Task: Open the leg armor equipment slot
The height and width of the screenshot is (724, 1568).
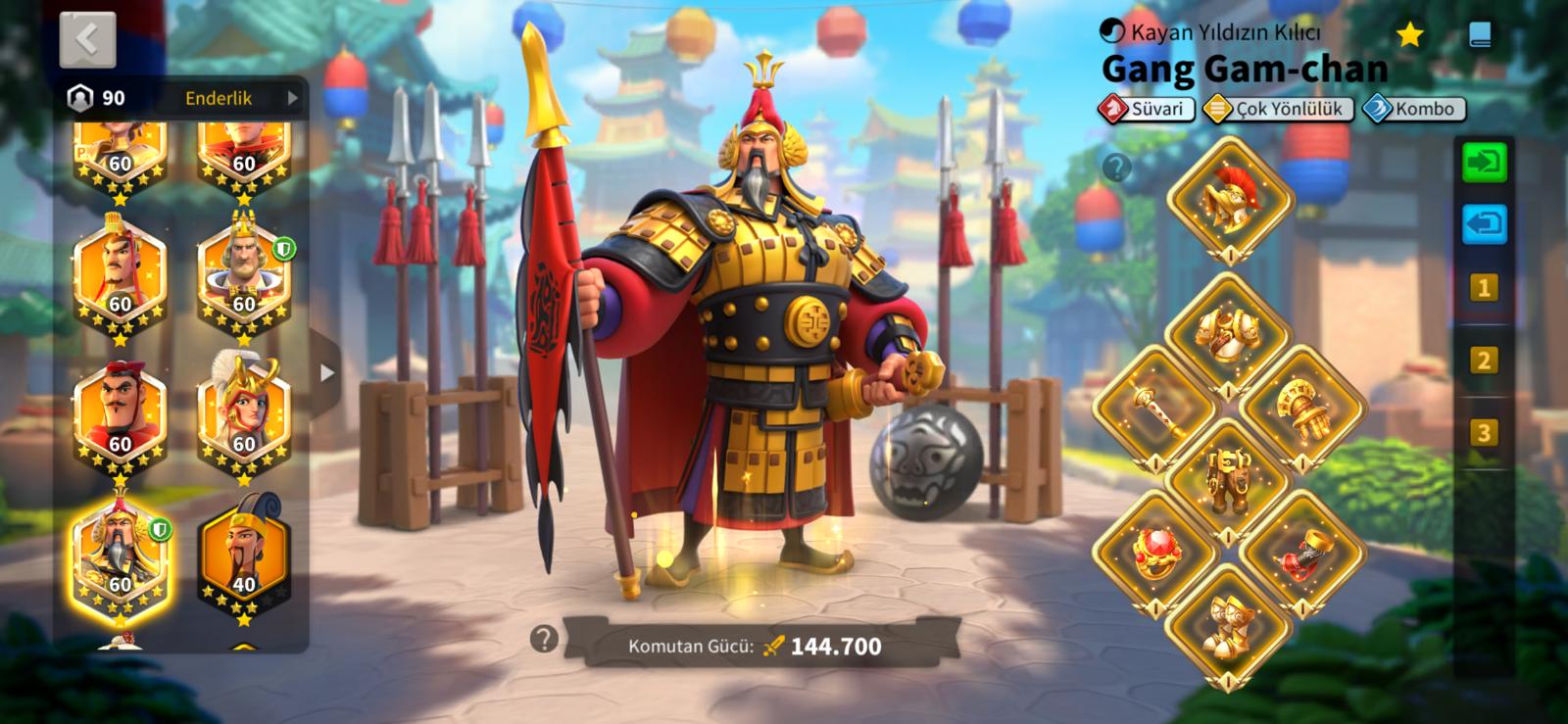Action: 1228,479
